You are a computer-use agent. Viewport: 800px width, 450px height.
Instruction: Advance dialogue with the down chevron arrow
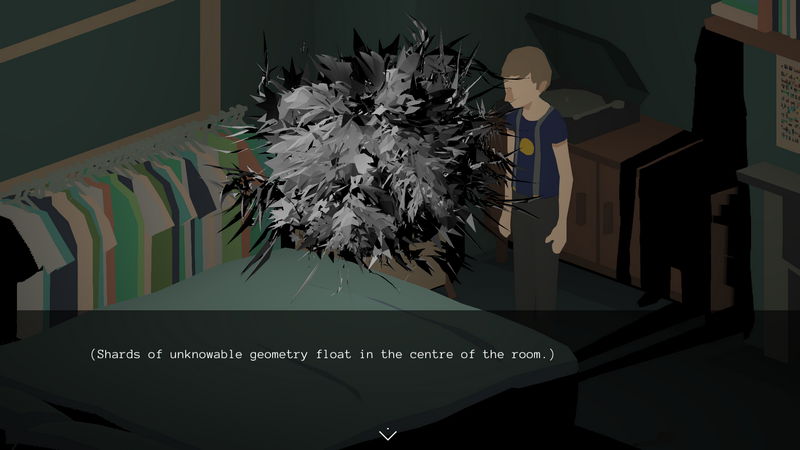point(388,434)
